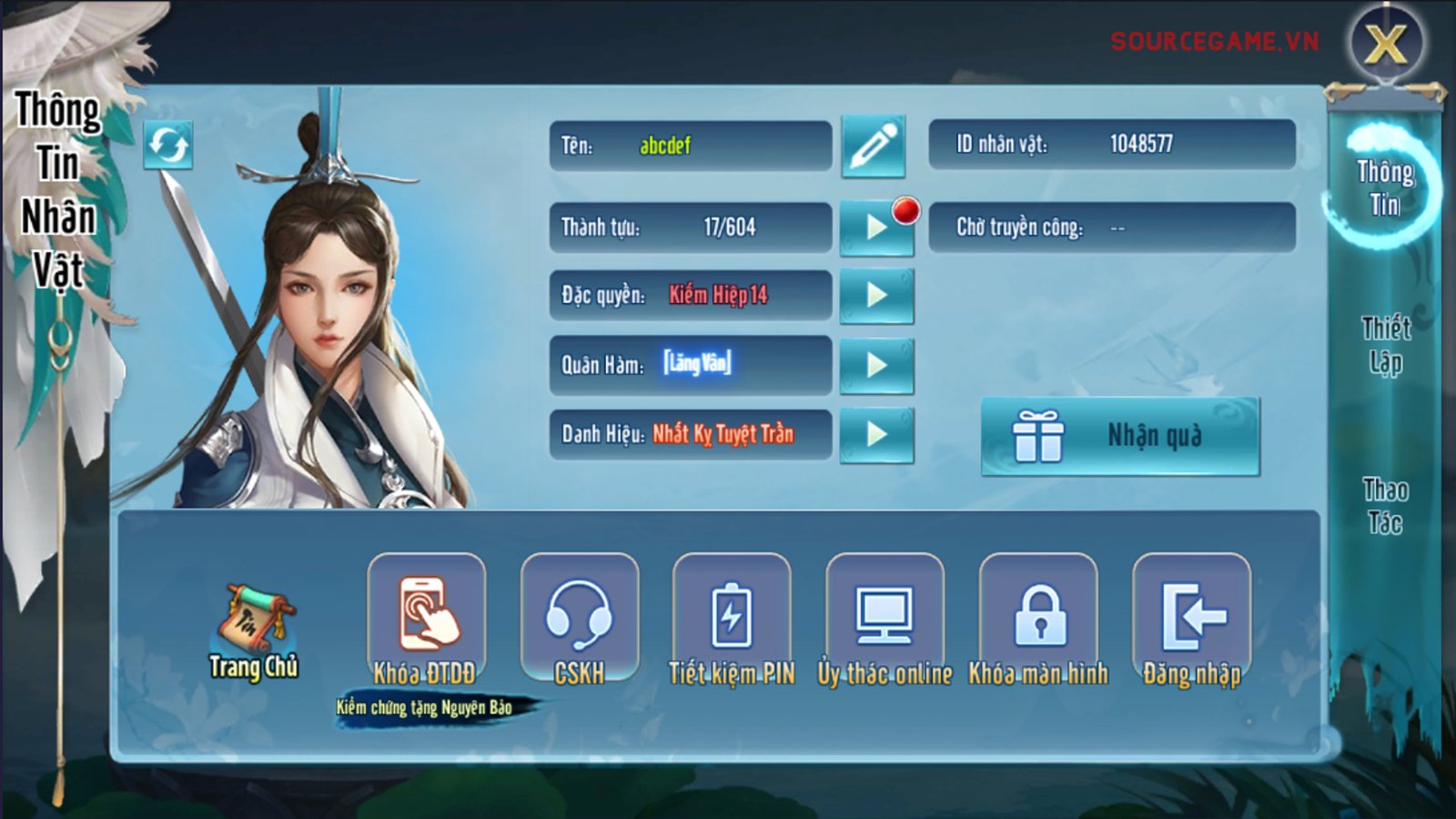
Task: Lock screen with Khóa màn hình
Action: click(x=1038, y=617)
